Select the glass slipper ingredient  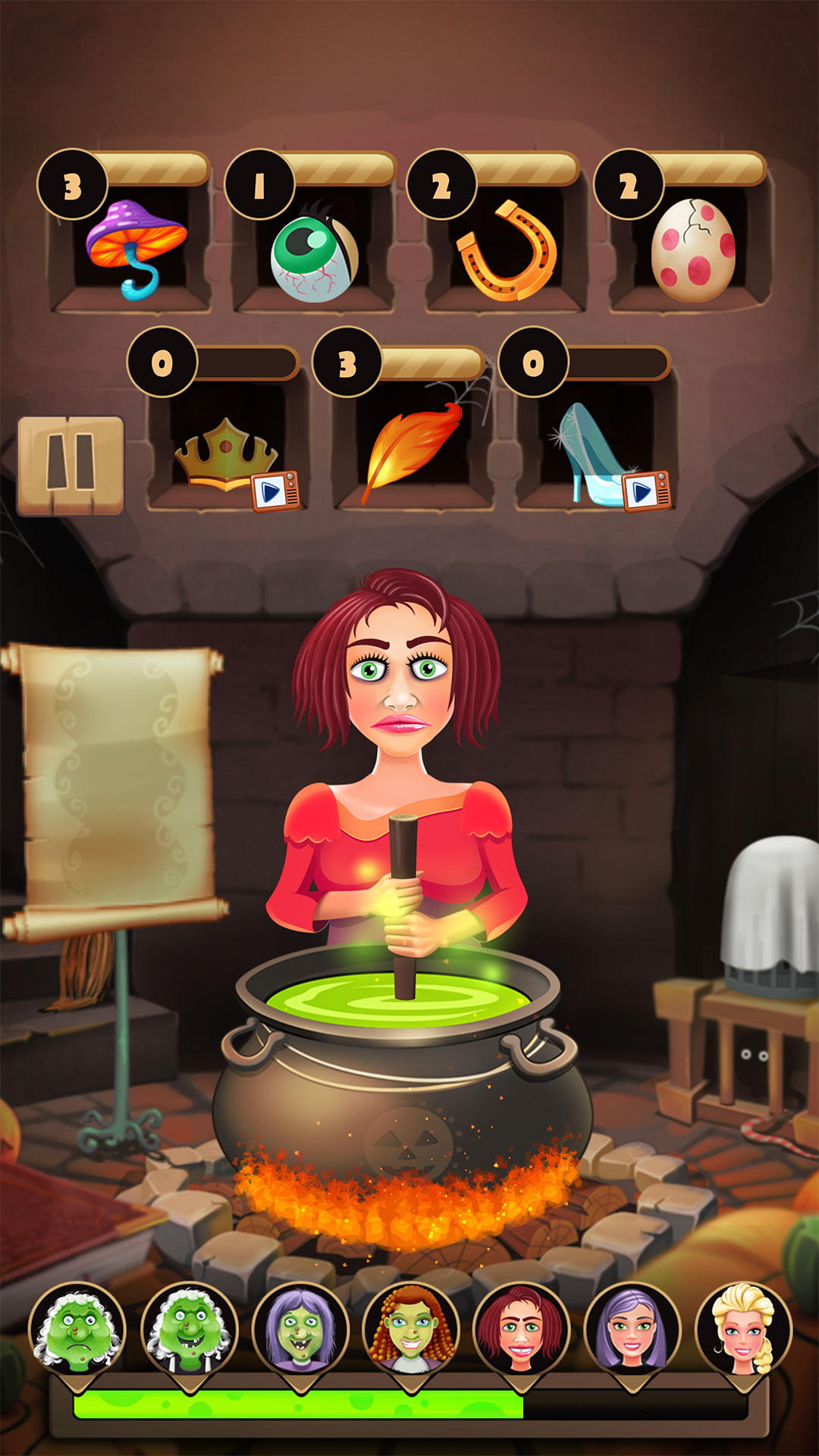(x=590, y=450)
